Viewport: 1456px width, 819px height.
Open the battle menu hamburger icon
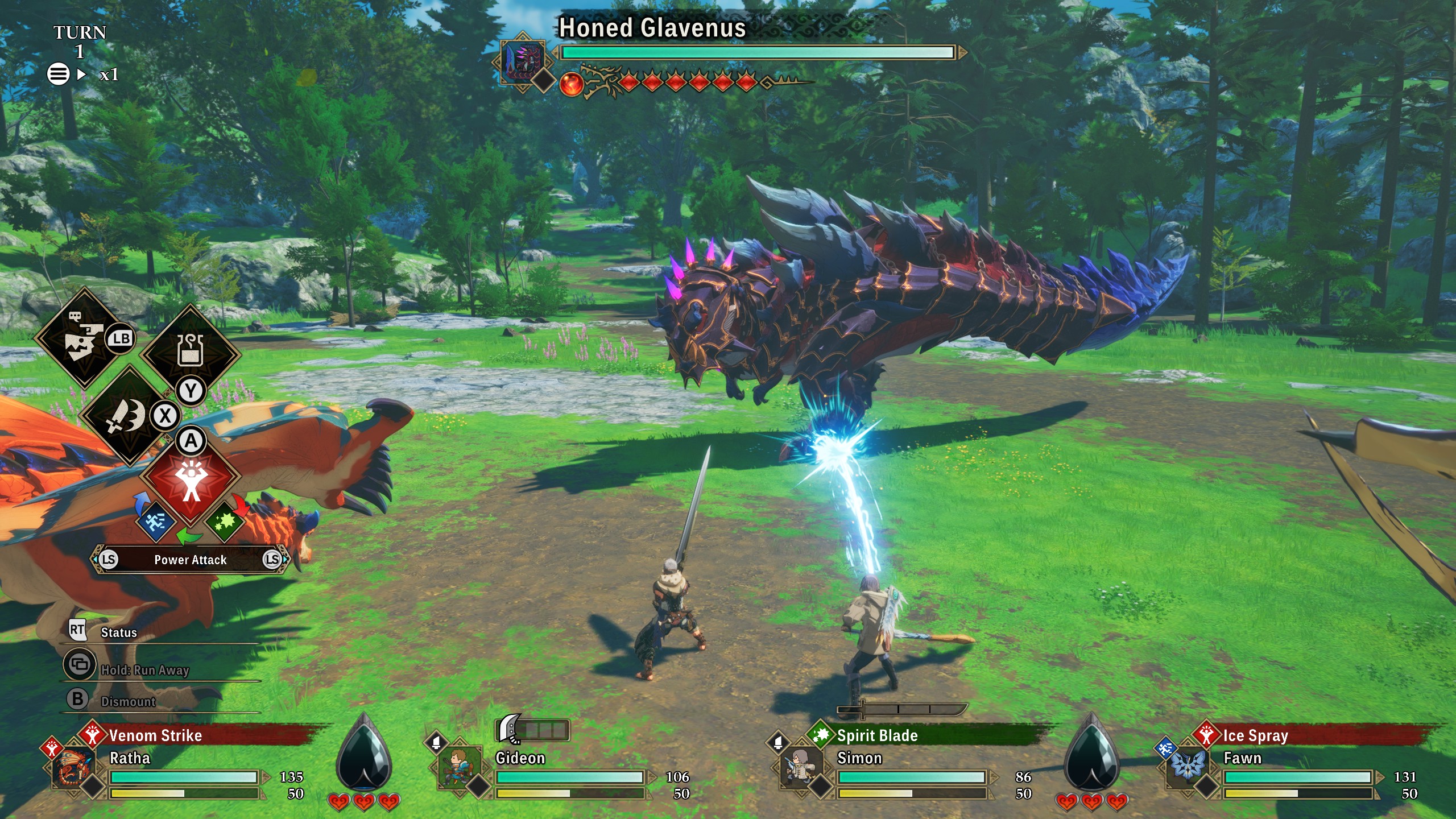[x=58, y=74]
